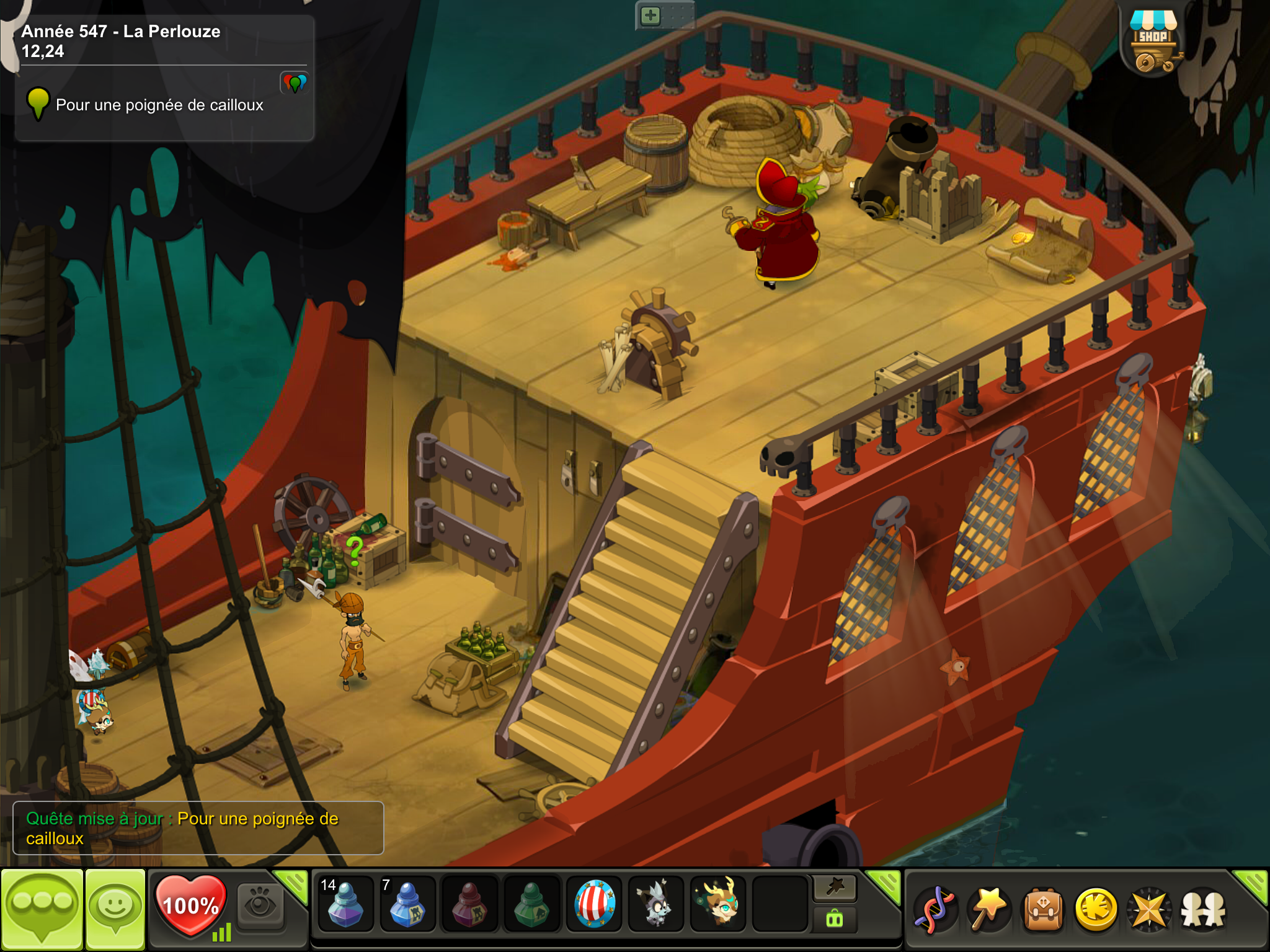The height and width of the screenshot is (952, 1270).
Task: Use the purple potion with 14 count
Action: tap(345, 904)
